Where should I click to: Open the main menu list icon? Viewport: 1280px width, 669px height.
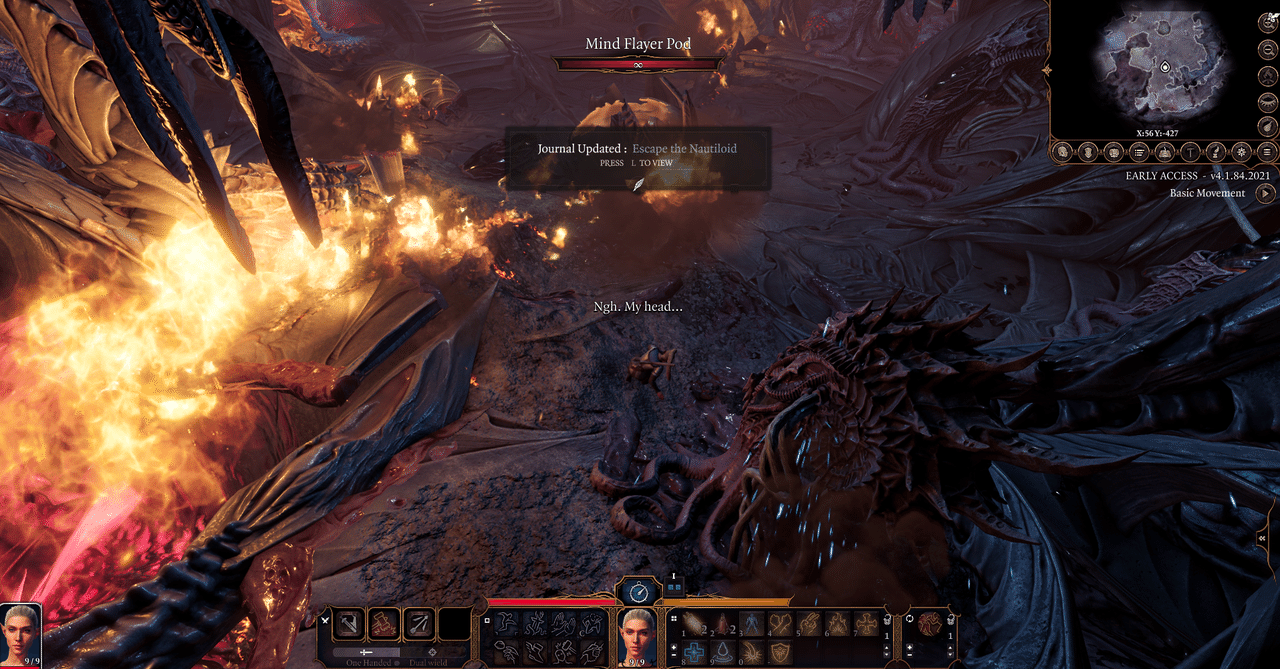point(1267,152)
